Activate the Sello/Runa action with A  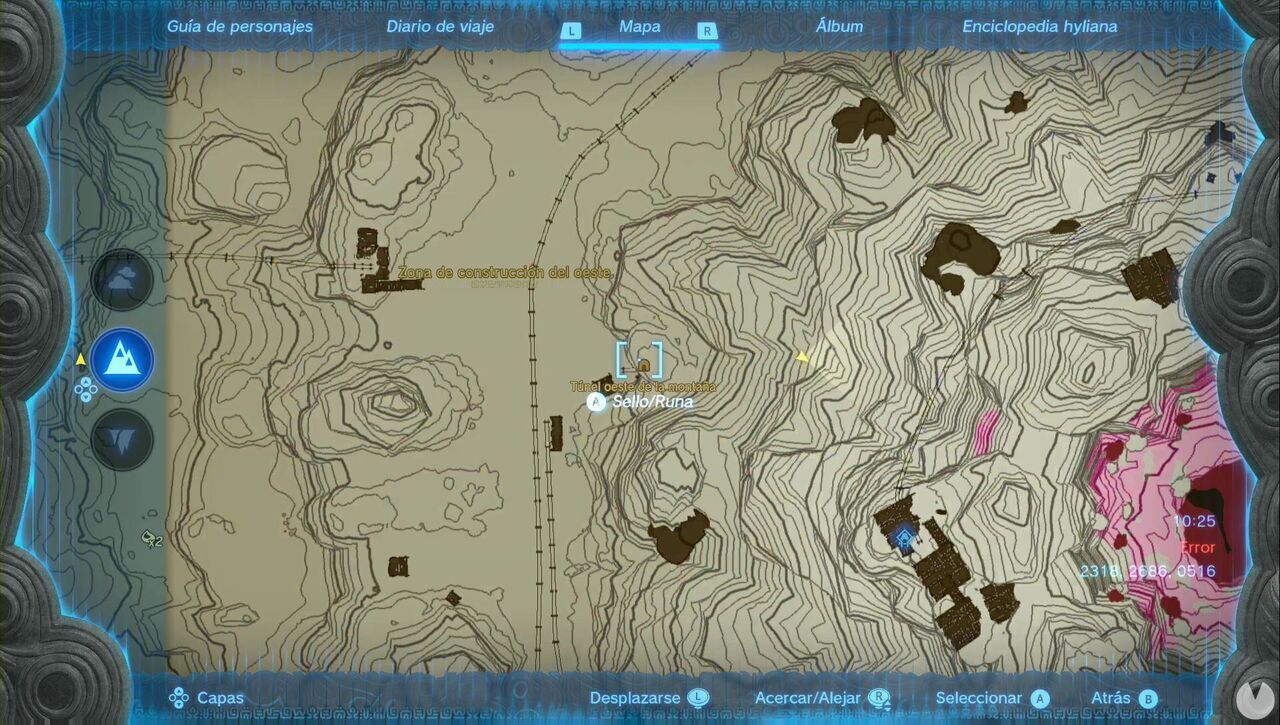point(597,400)
